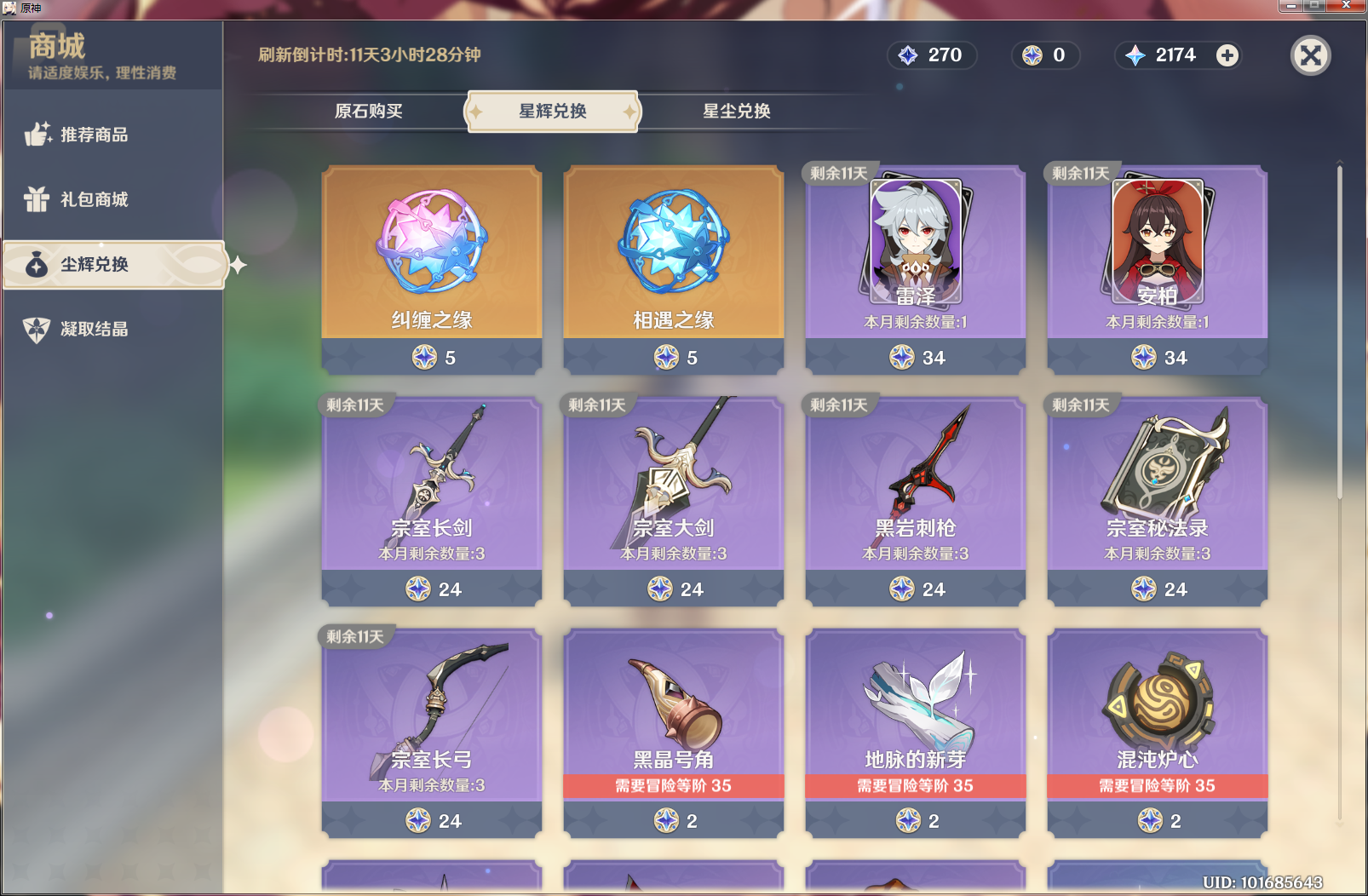Switch to the 星尘兑换 tab

click(x=736, y=112)
